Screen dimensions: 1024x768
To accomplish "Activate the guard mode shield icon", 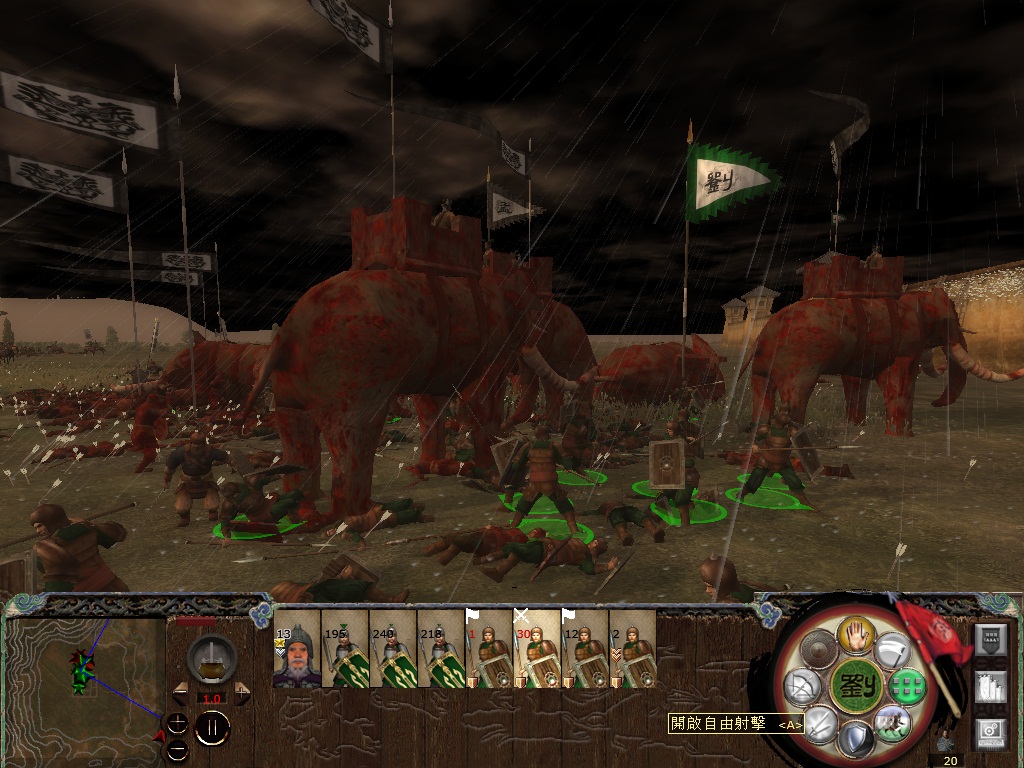I will pyautogui.click(x=856, y=739).
